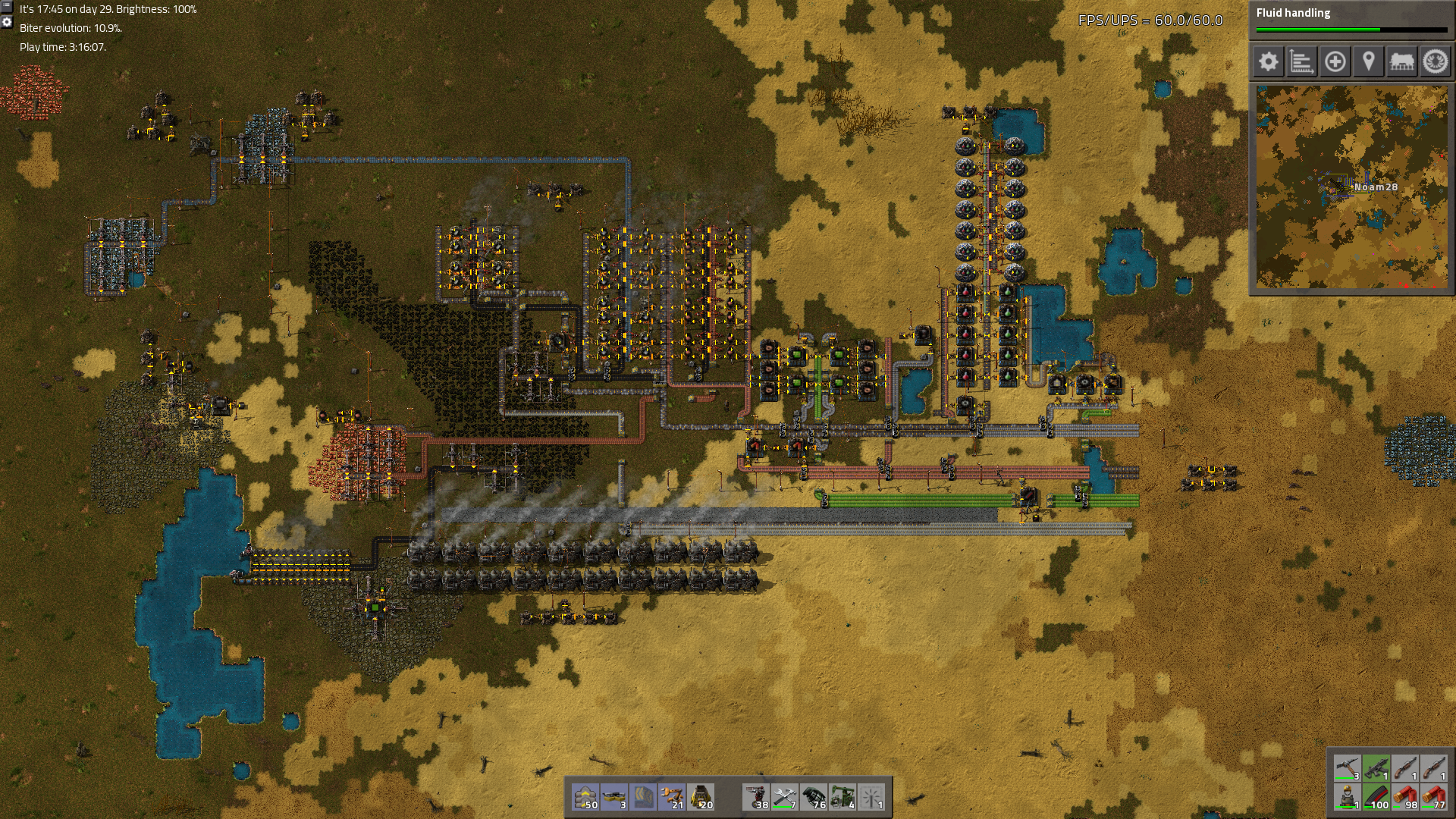
Task: Choose the inserter hotbar slot
Action: [x=672, y=797]
